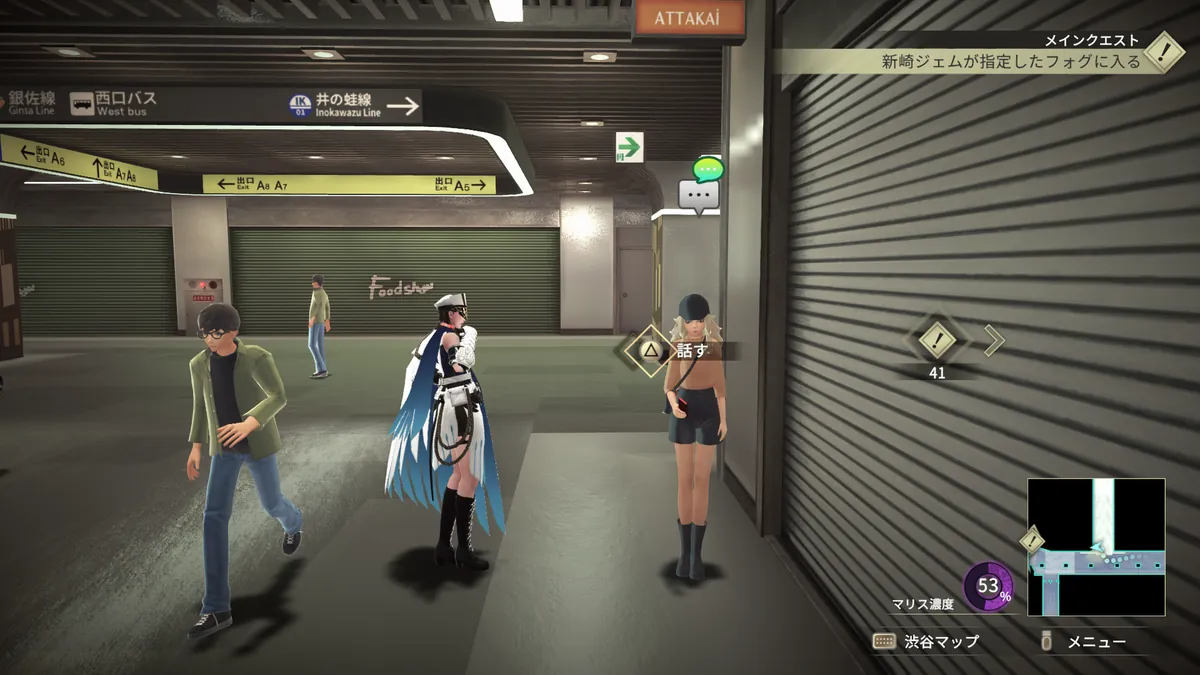1200x675 pixels.
Task: Click the minimap in the corner
Action: [1096, 546]
